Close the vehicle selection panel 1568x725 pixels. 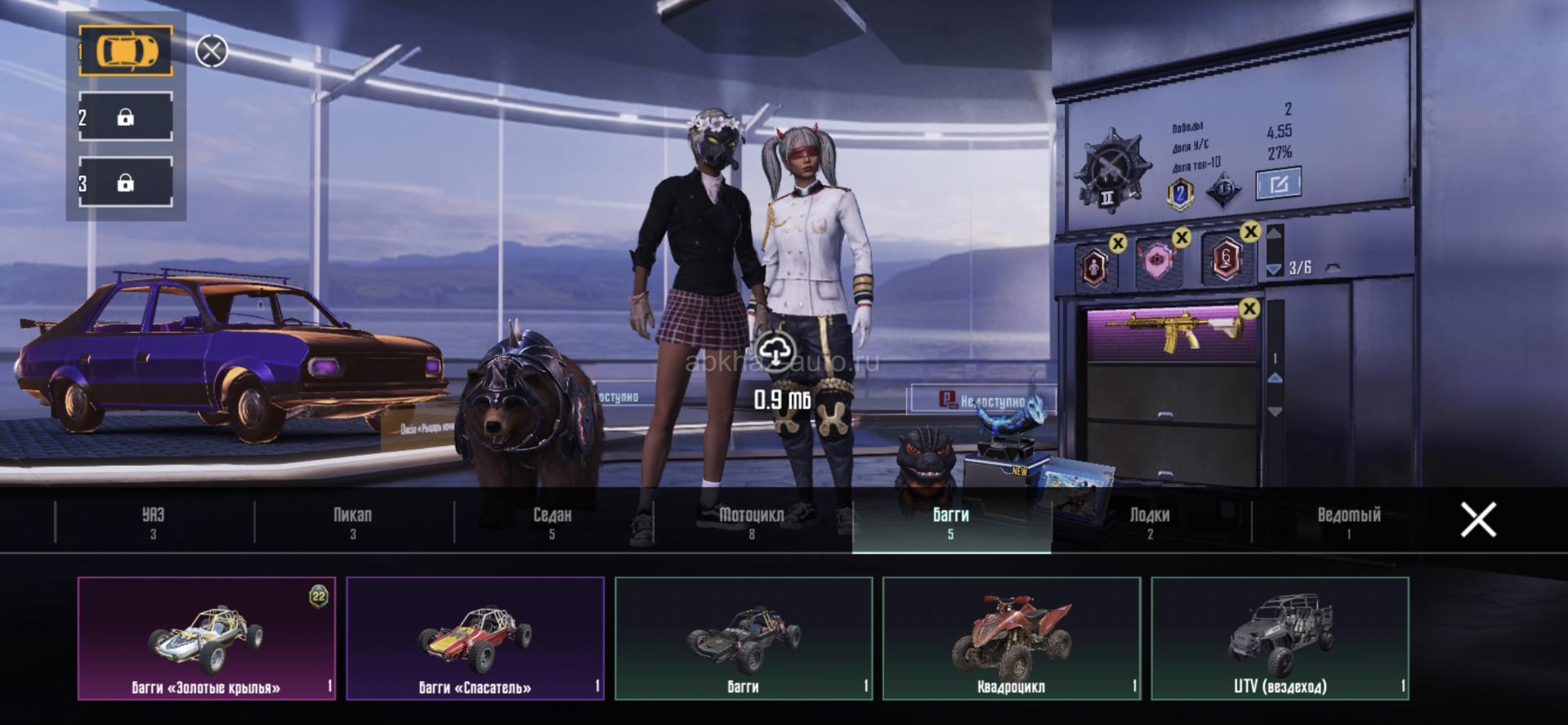(1478, 520)
